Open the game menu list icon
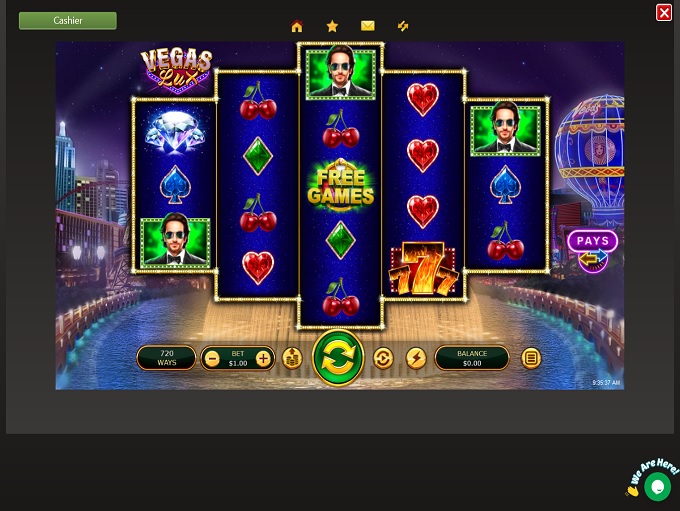The image size is (680, 511). (x=531, y=358)
